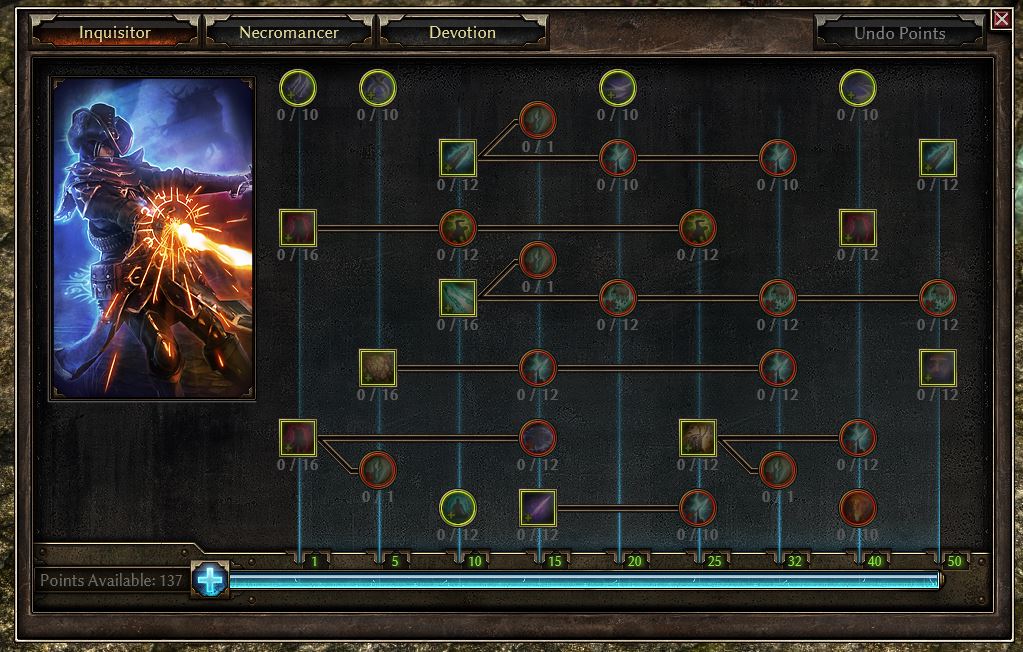Select the tan square skill with 0 / 16

(x=378, y=368)
